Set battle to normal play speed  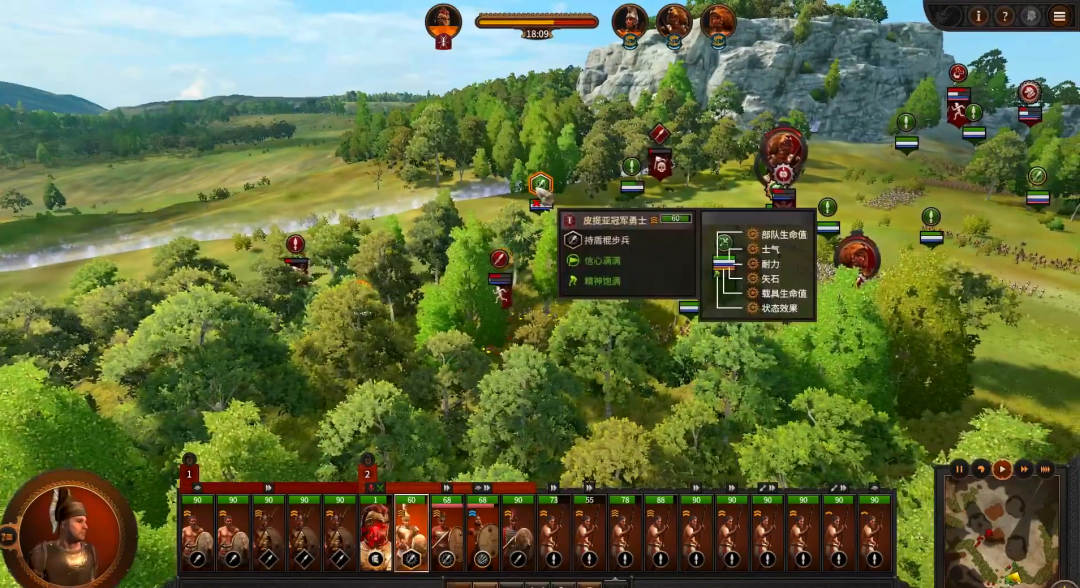(x=1002, y=469)
